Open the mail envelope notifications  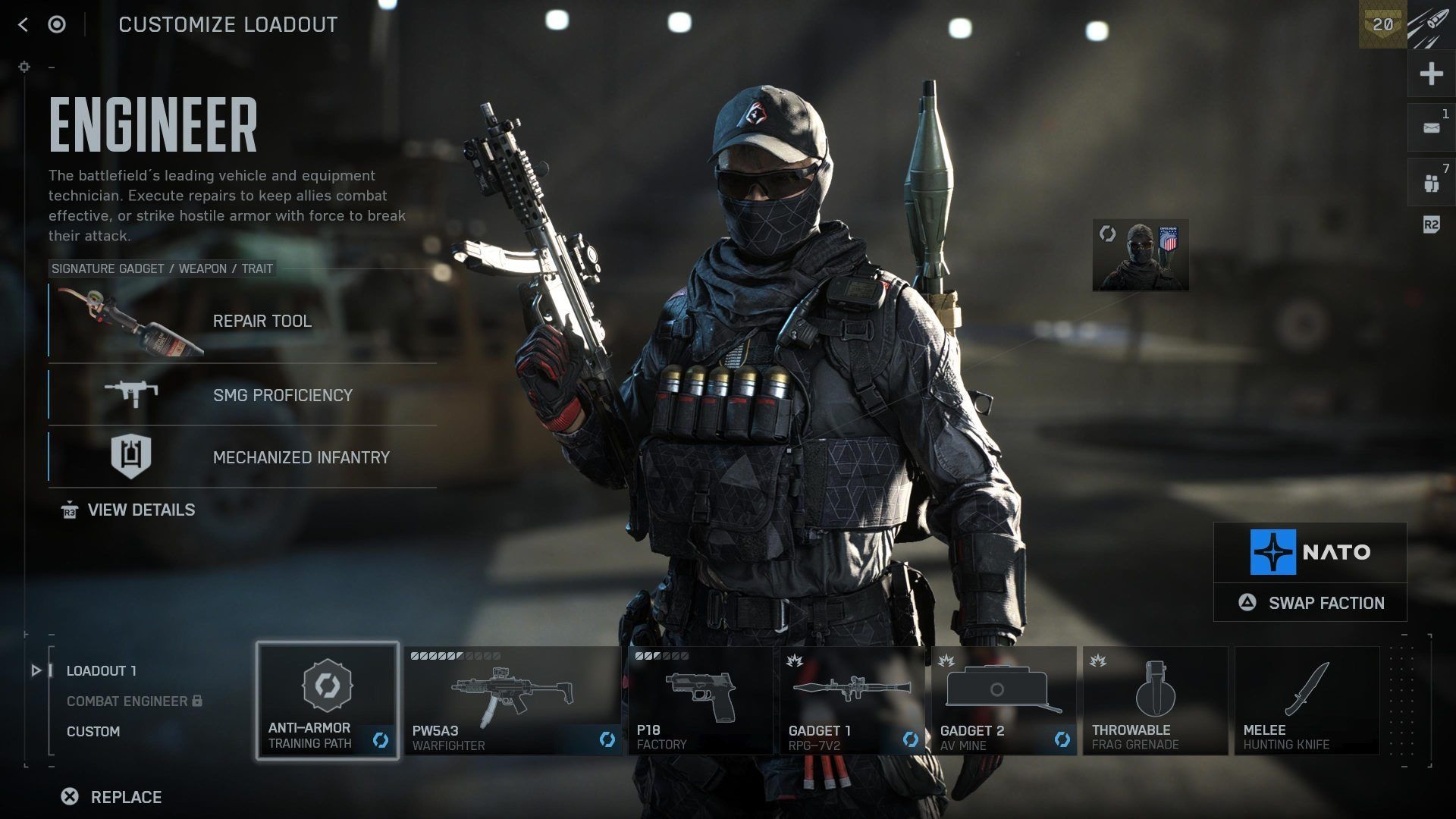coord(1431,128)
